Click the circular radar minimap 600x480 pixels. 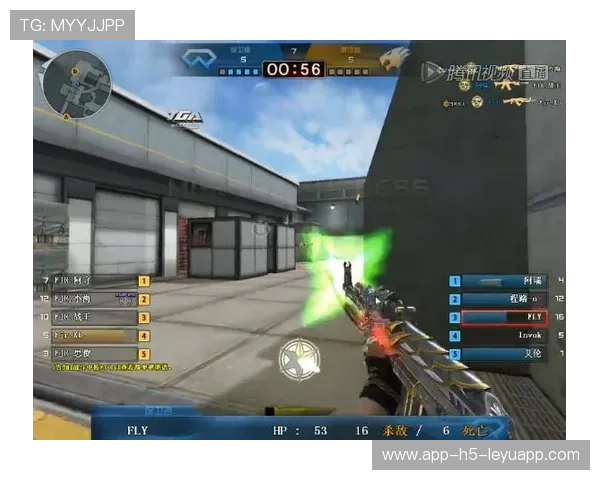click(x=77, y=84)
